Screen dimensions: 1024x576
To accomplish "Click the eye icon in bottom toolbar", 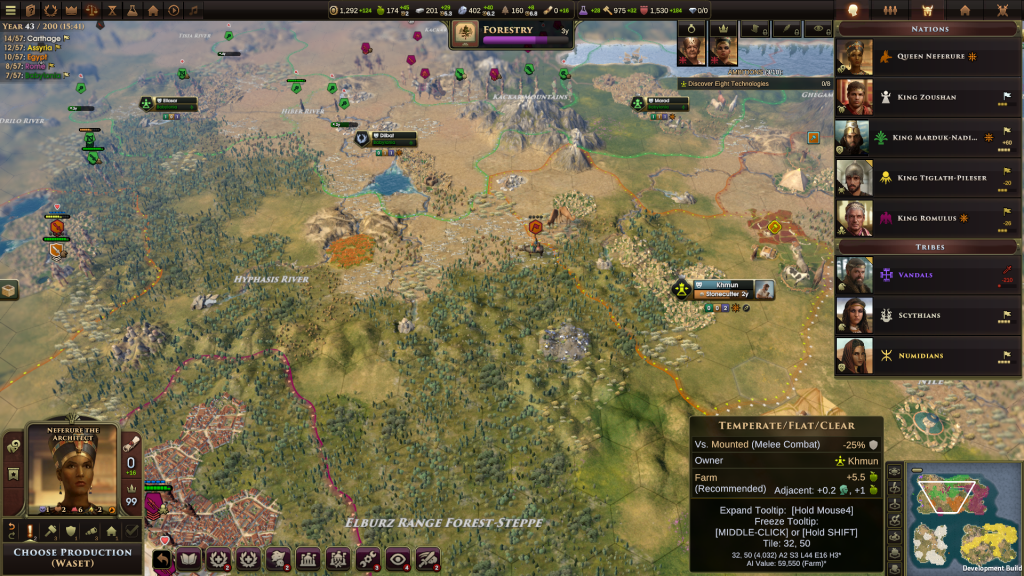I will (x=399, y=560).
